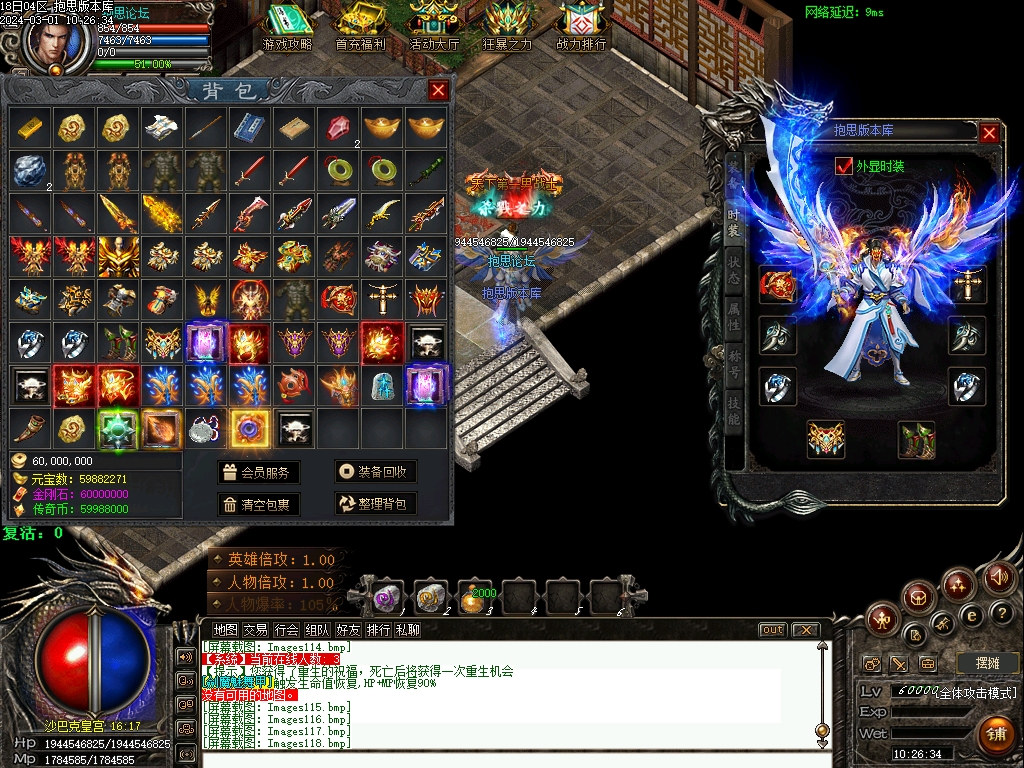Open the 游戏攻略 game guide
Viewport: 1024px width, 768px height.
[x=287, y=28]
